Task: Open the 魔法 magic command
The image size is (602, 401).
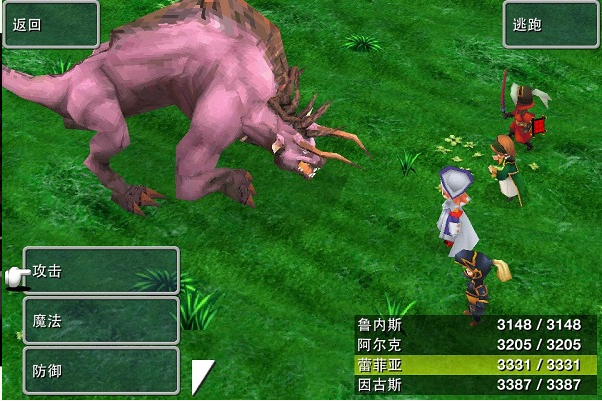Action: click(101, 321)
